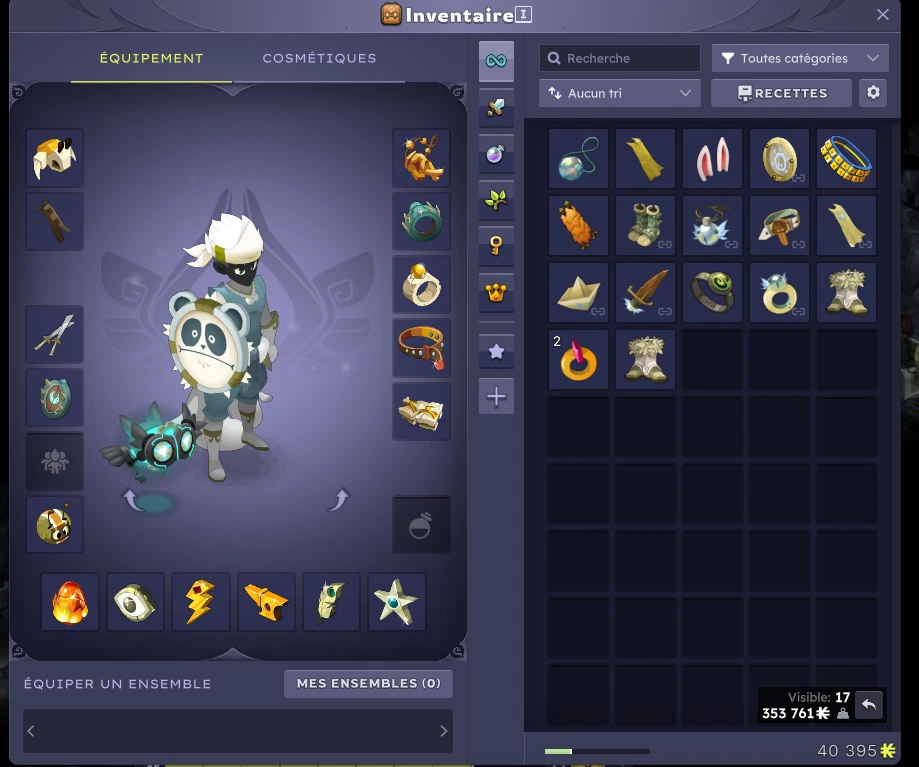Click the plus button to add filter
Viewport: 919px width, 767px height.
pos(496,397)
